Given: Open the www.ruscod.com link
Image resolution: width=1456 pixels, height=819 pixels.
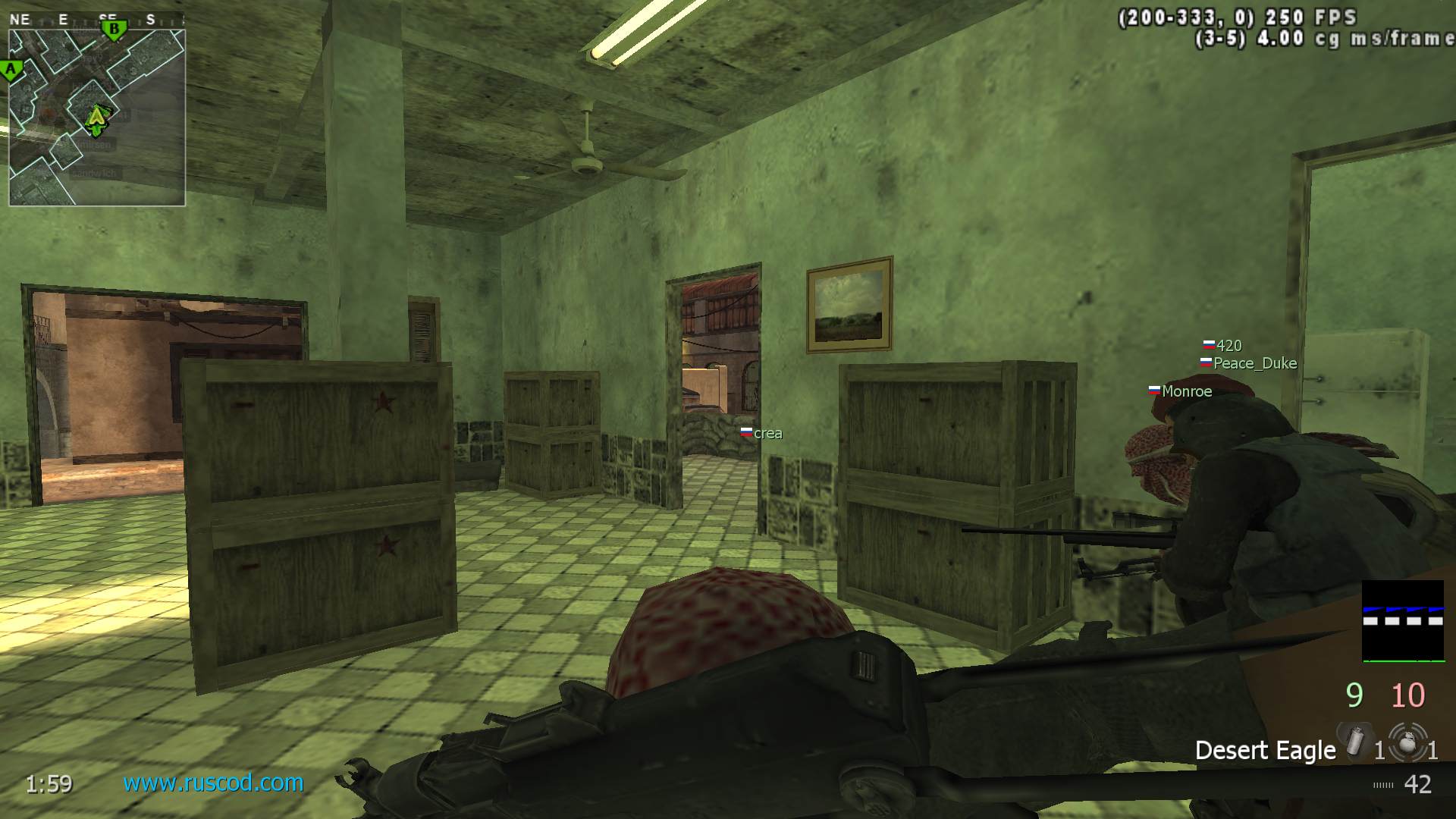Looking at the screenshot, I should (213, 782).
